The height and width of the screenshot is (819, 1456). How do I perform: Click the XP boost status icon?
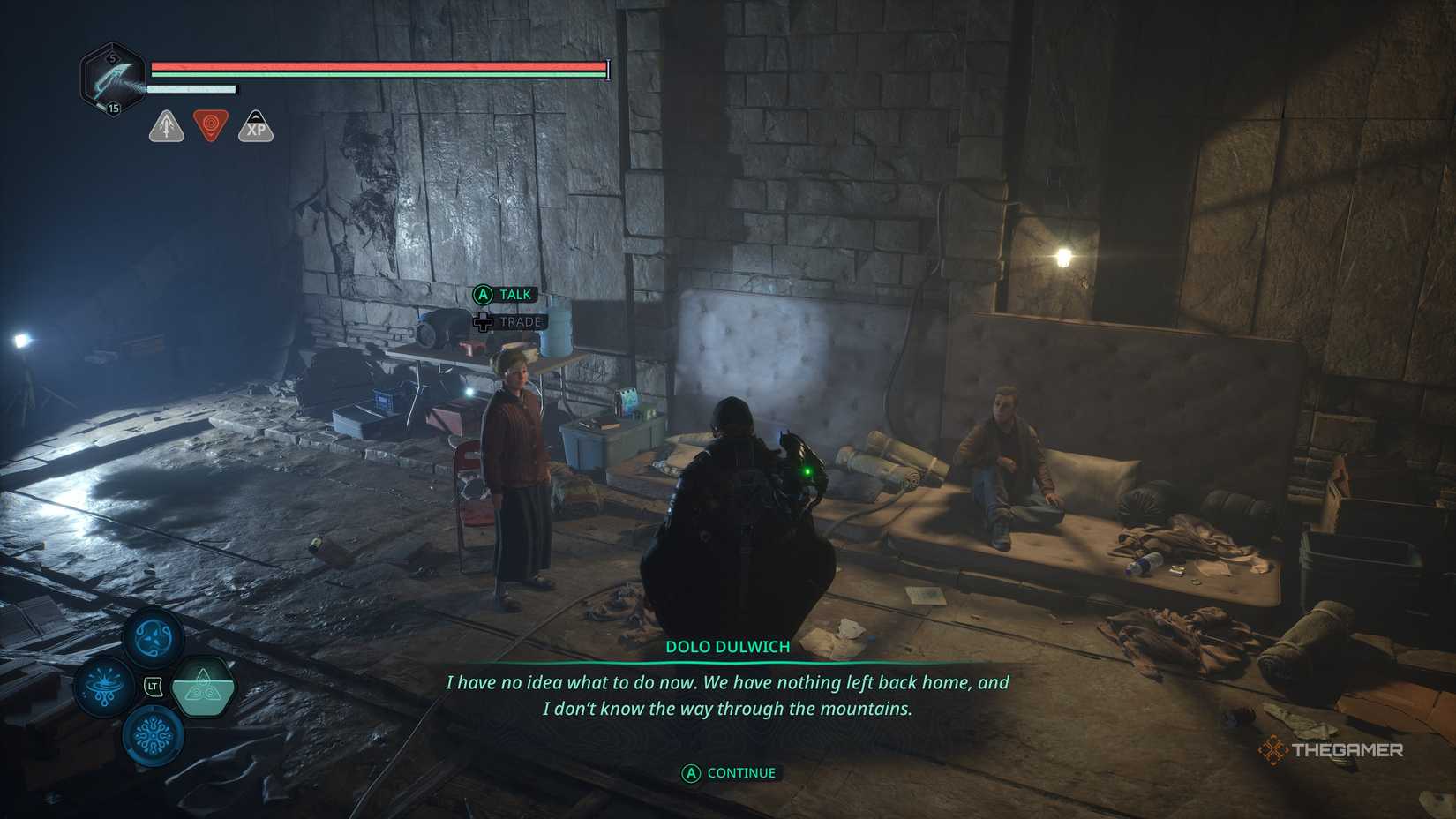[x=256, y=126]
